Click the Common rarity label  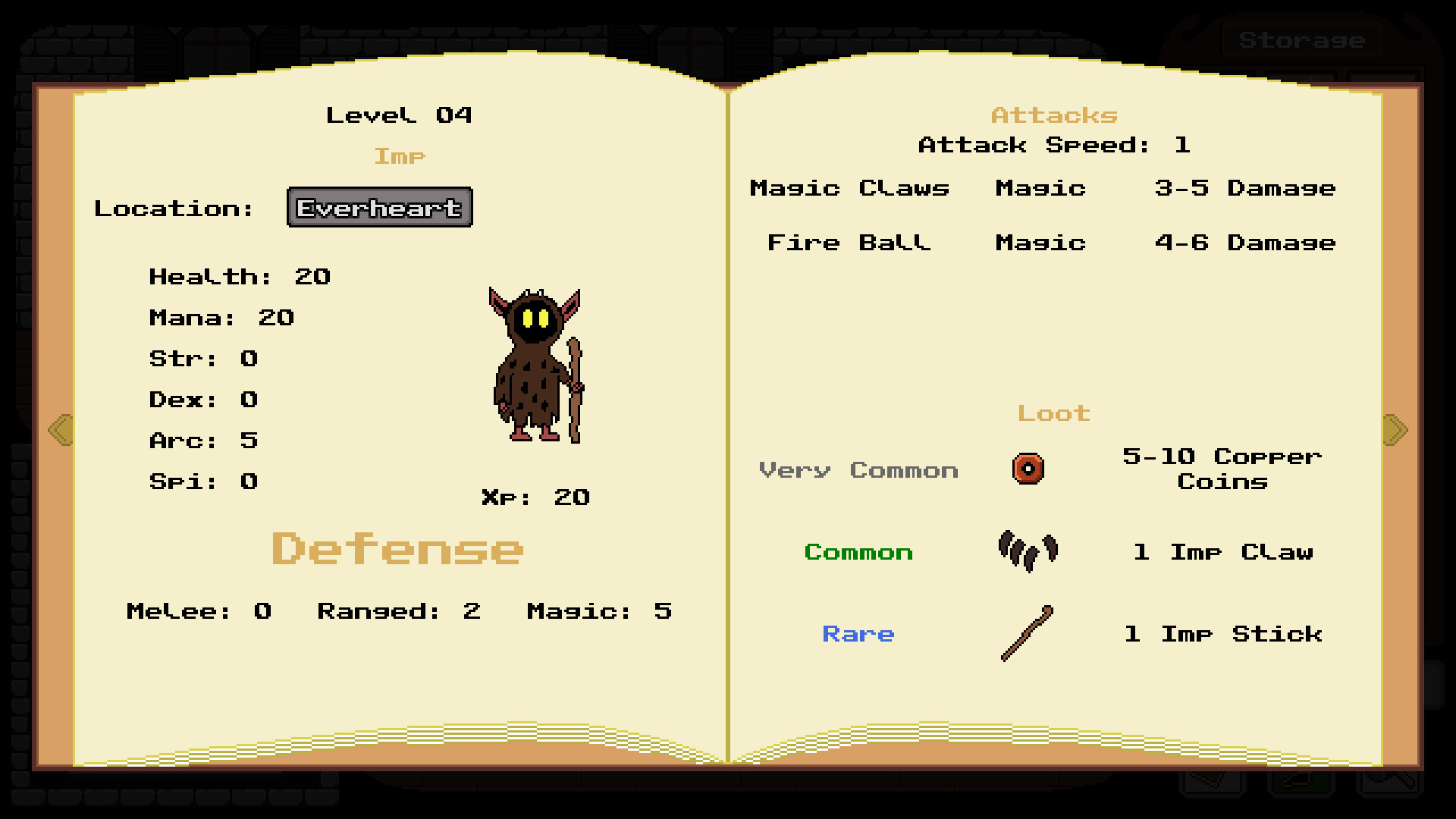click(858, 552)
